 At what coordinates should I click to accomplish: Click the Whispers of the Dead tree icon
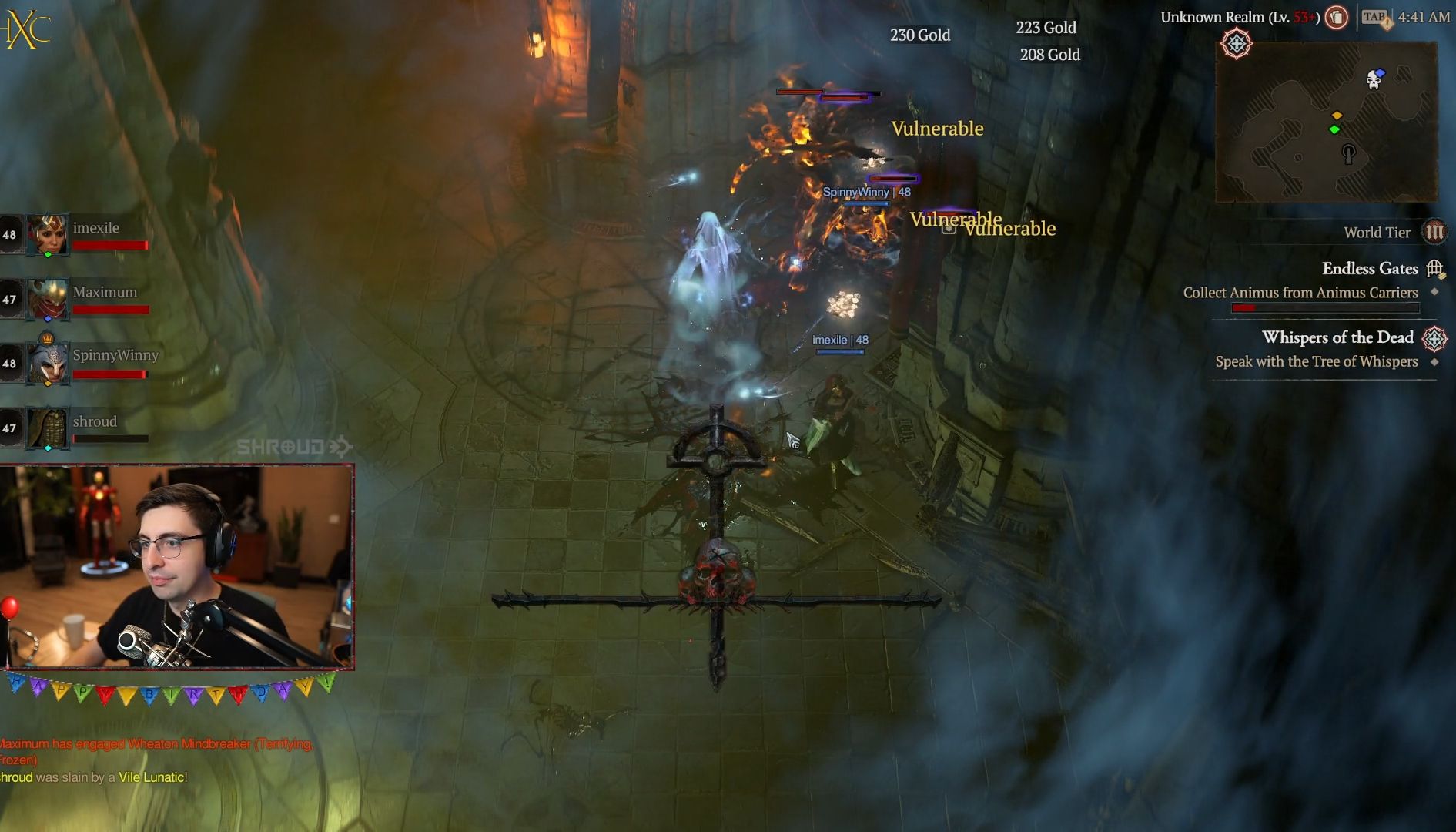pyautogui.click(x=1434, y=338)
